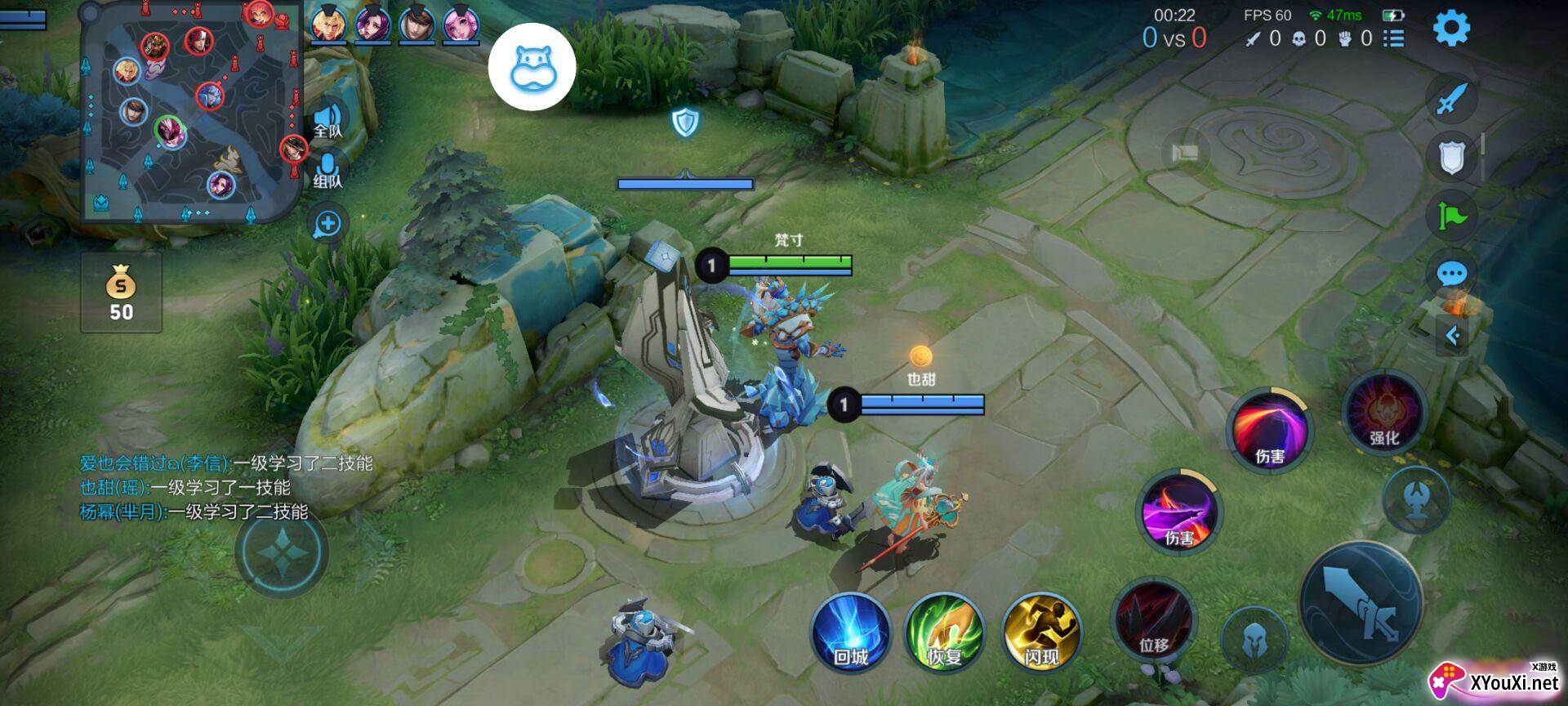Toggle the 组队 team microphone
The width and height of the screenshot is (1568, 706).
click(328, 170)
